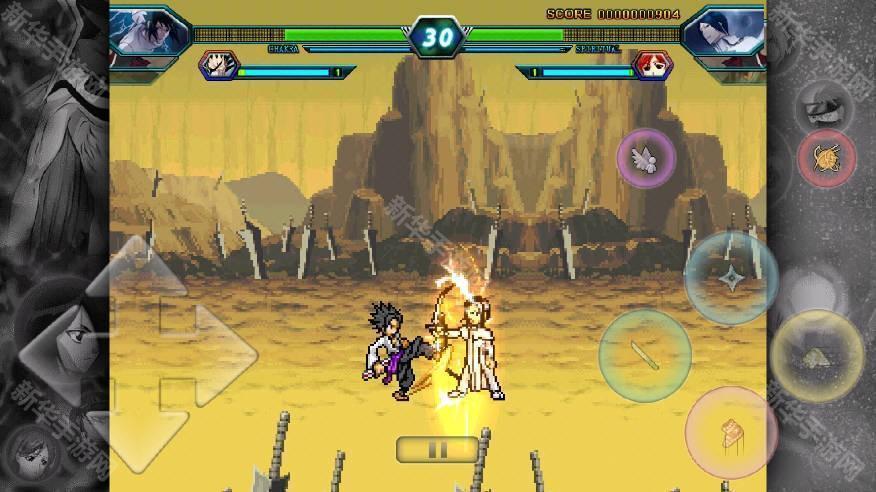Tap the yellow pyramid button
The height and width of the screenshot is (492, 876).
click(816, 355)
